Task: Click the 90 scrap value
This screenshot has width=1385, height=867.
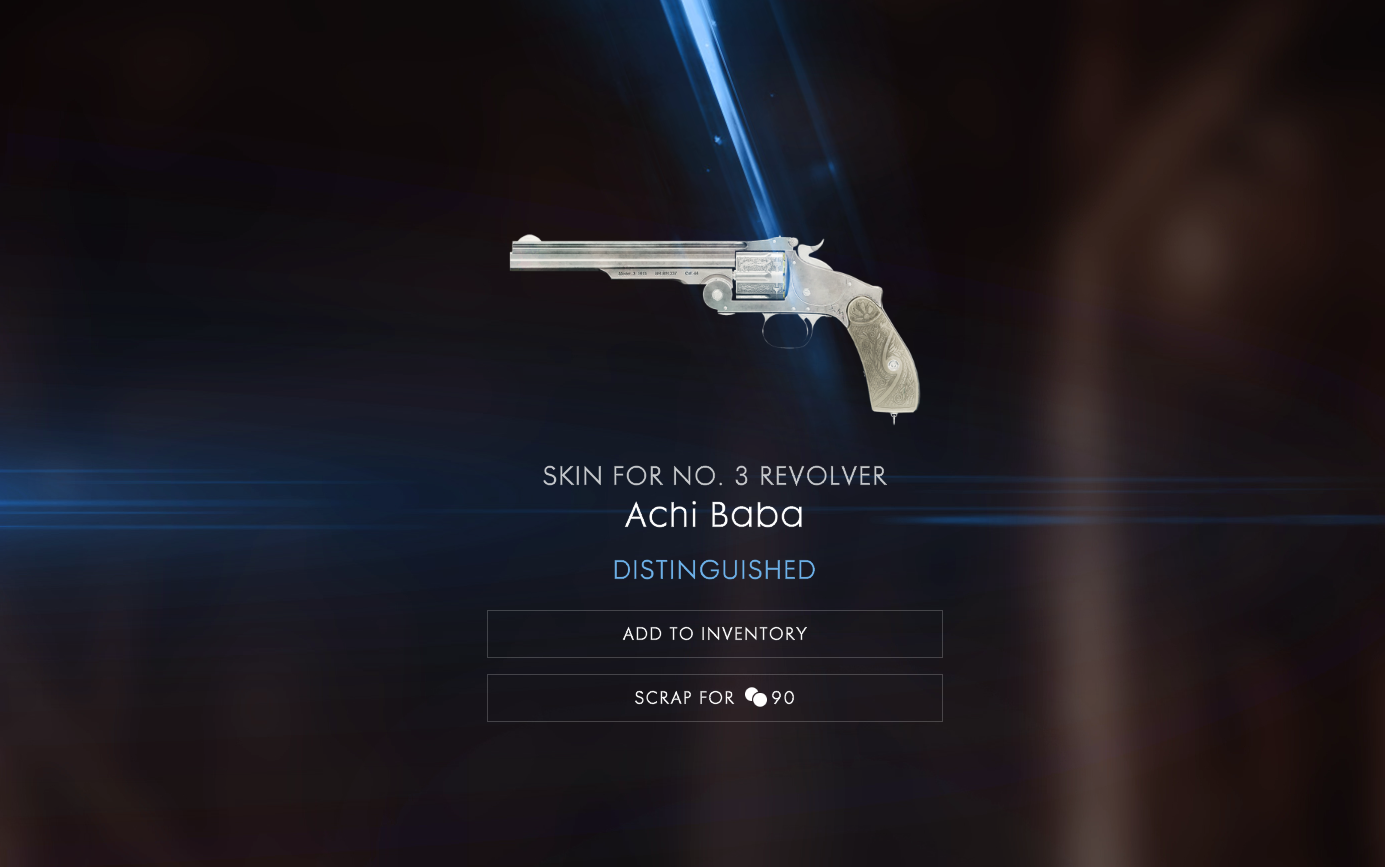Action: 782,698
